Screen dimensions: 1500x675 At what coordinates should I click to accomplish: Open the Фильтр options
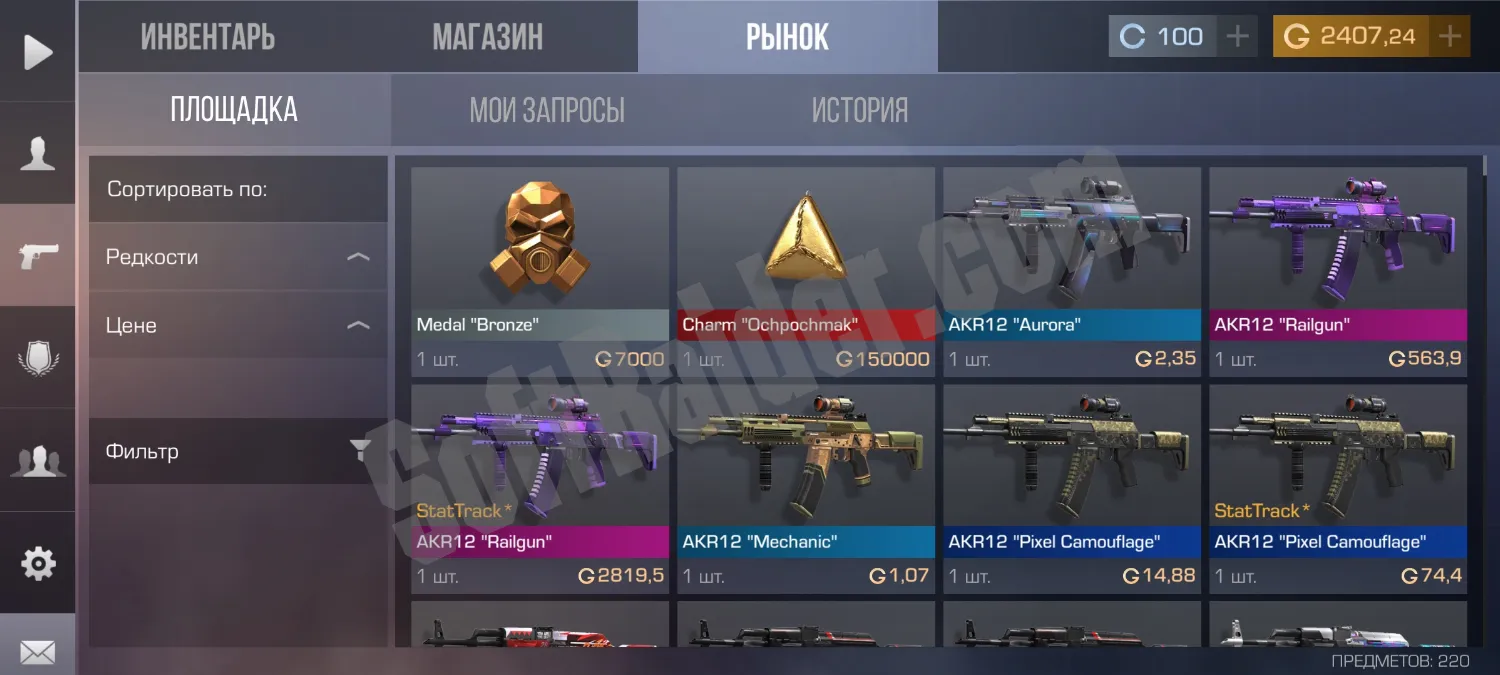click(x=238, y=451)
